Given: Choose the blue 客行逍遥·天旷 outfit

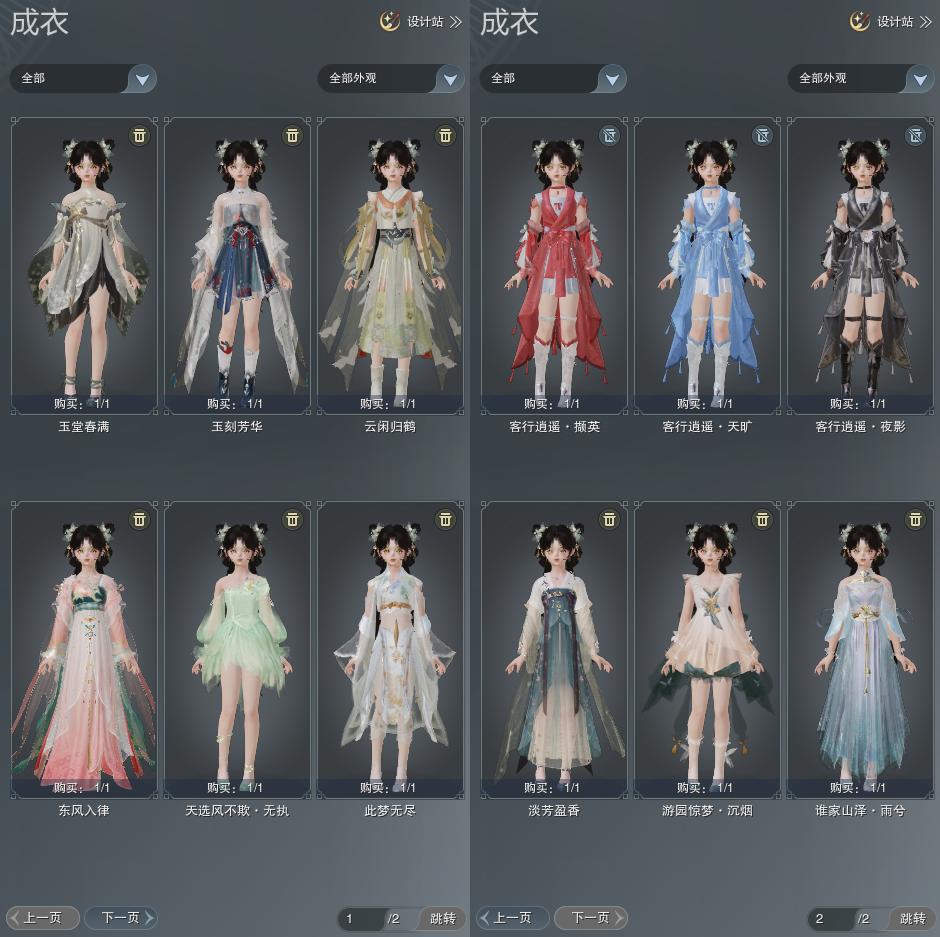Looking at the screenshot, I should point(707,265).
